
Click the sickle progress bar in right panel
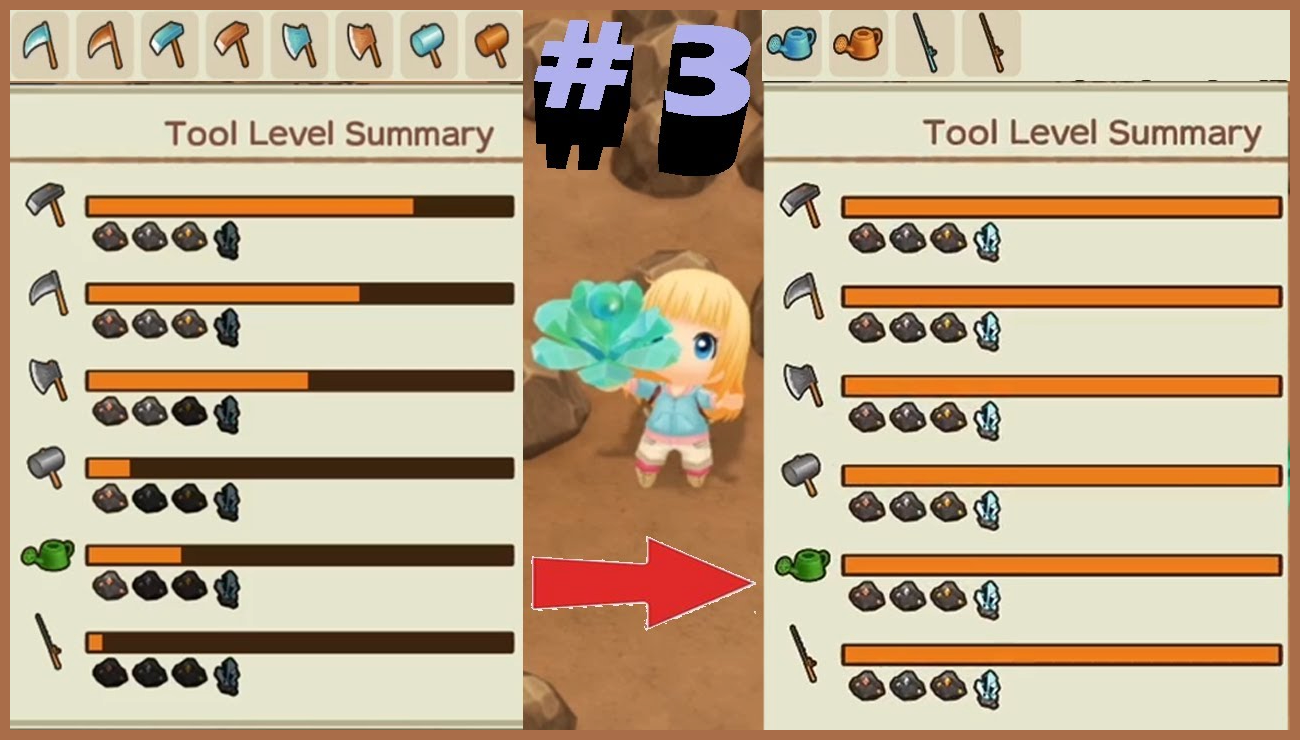[x=1060, y=293]
